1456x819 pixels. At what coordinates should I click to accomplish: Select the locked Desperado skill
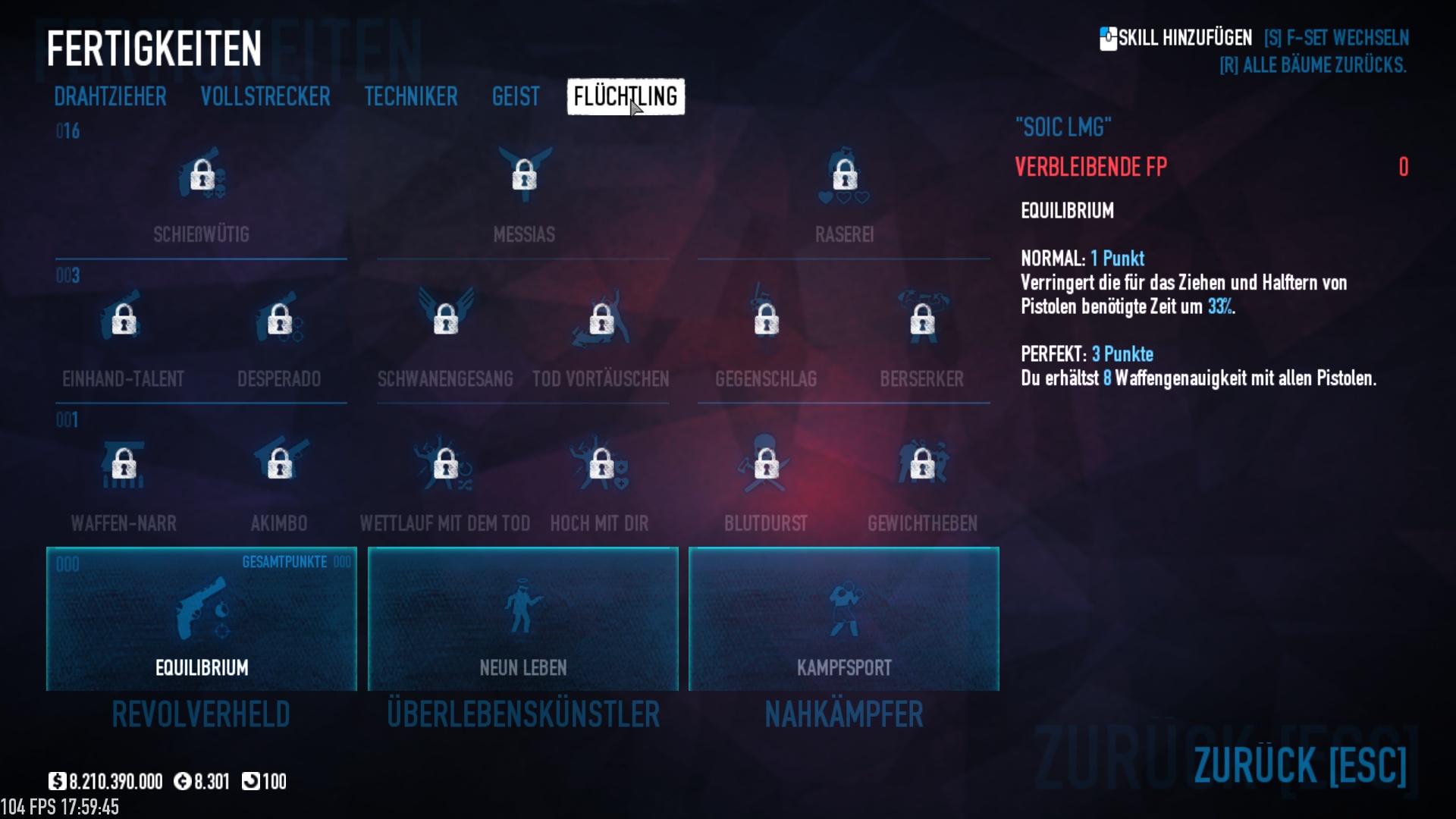point(280,320)
